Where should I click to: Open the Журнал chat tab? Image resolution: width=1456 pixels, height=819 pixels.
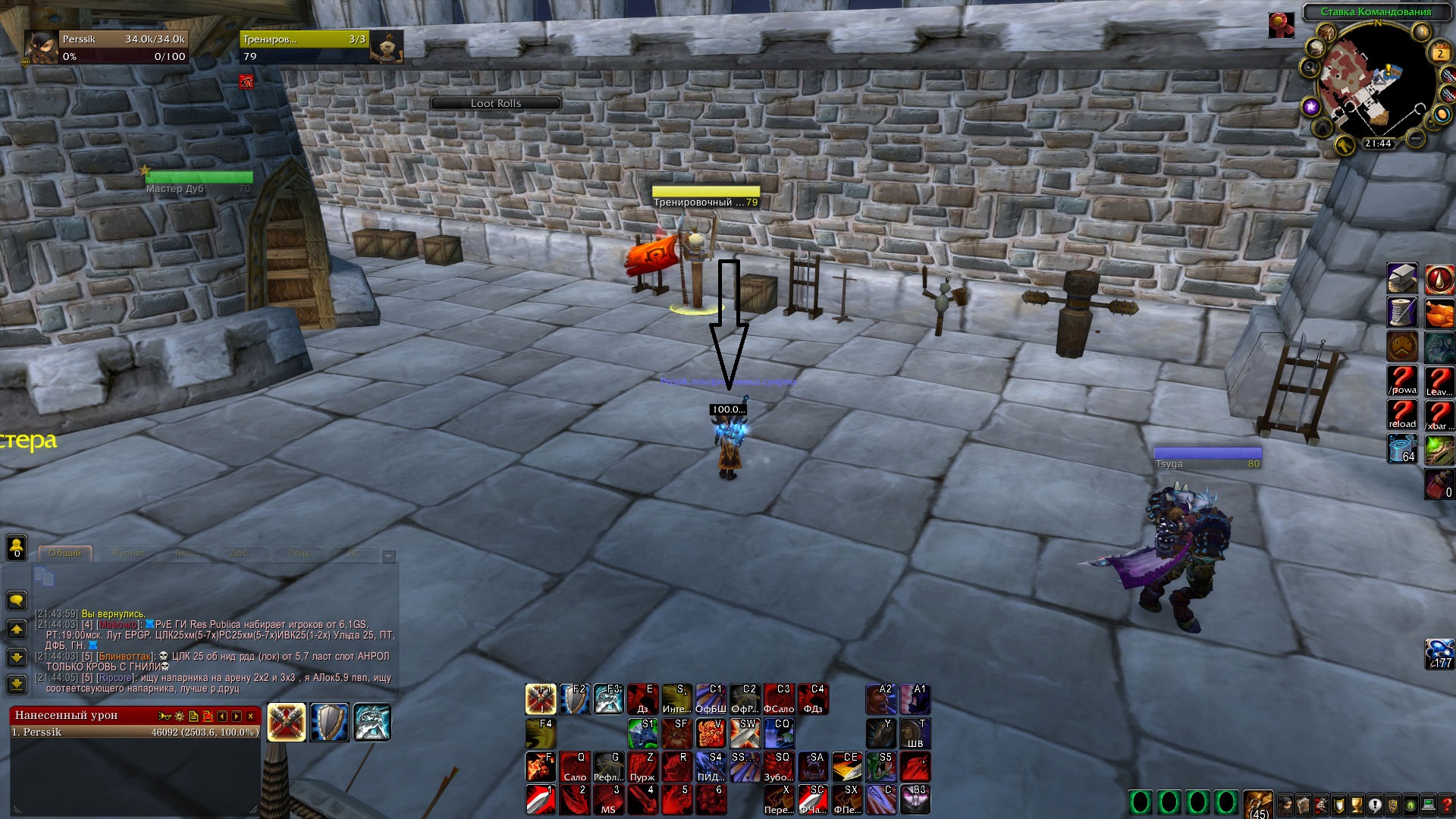tap(127, 553)
